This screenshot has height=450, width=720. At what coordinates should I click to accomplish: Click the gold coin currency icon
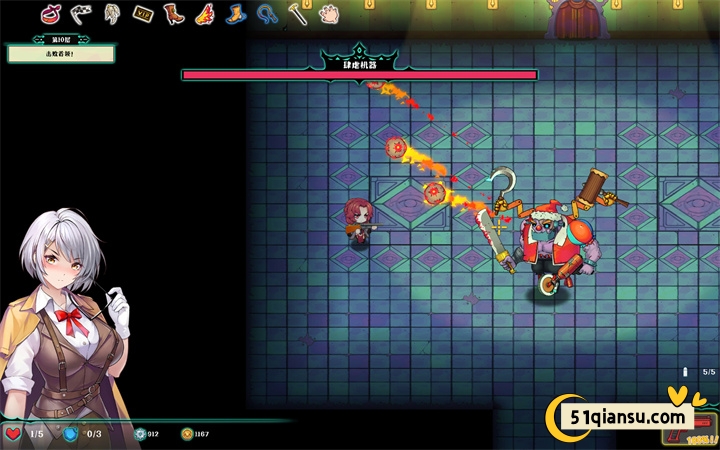point(187,434)
